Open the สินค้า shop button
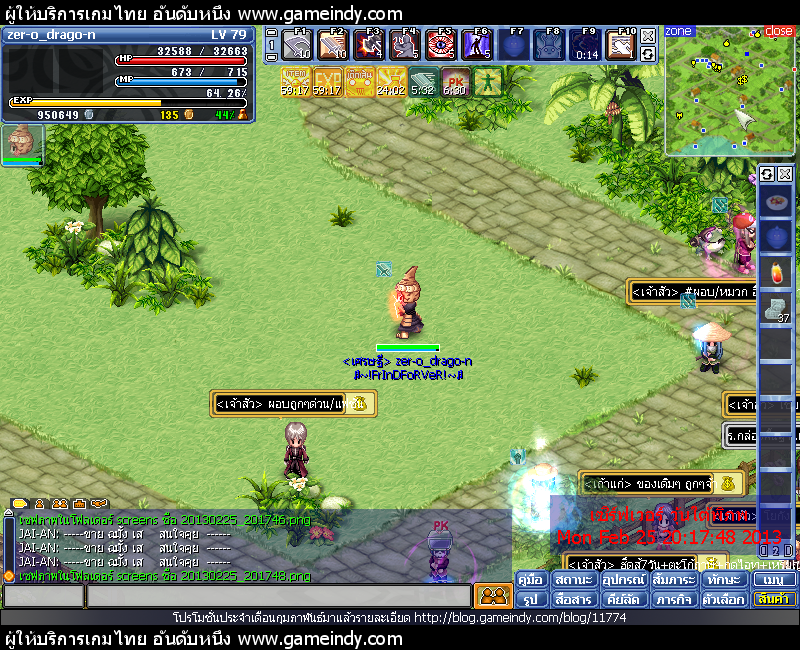This screenshot has width=800, height=650. tap(774, 600)
